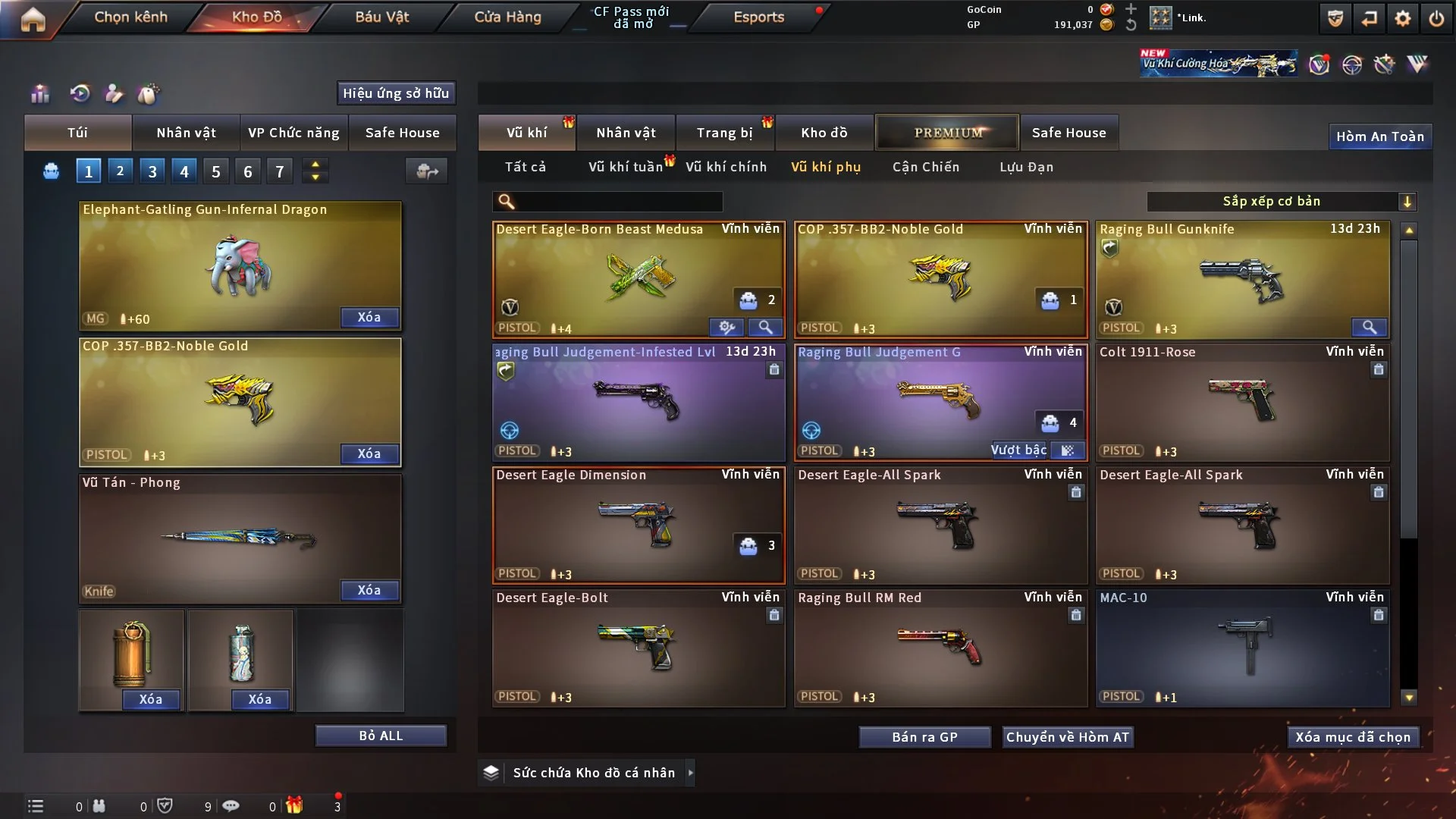Screen dimensions: 1456x819
Task: Delete selected items with Xóa mục đã chọn
Action: (x=1352, y=737)
